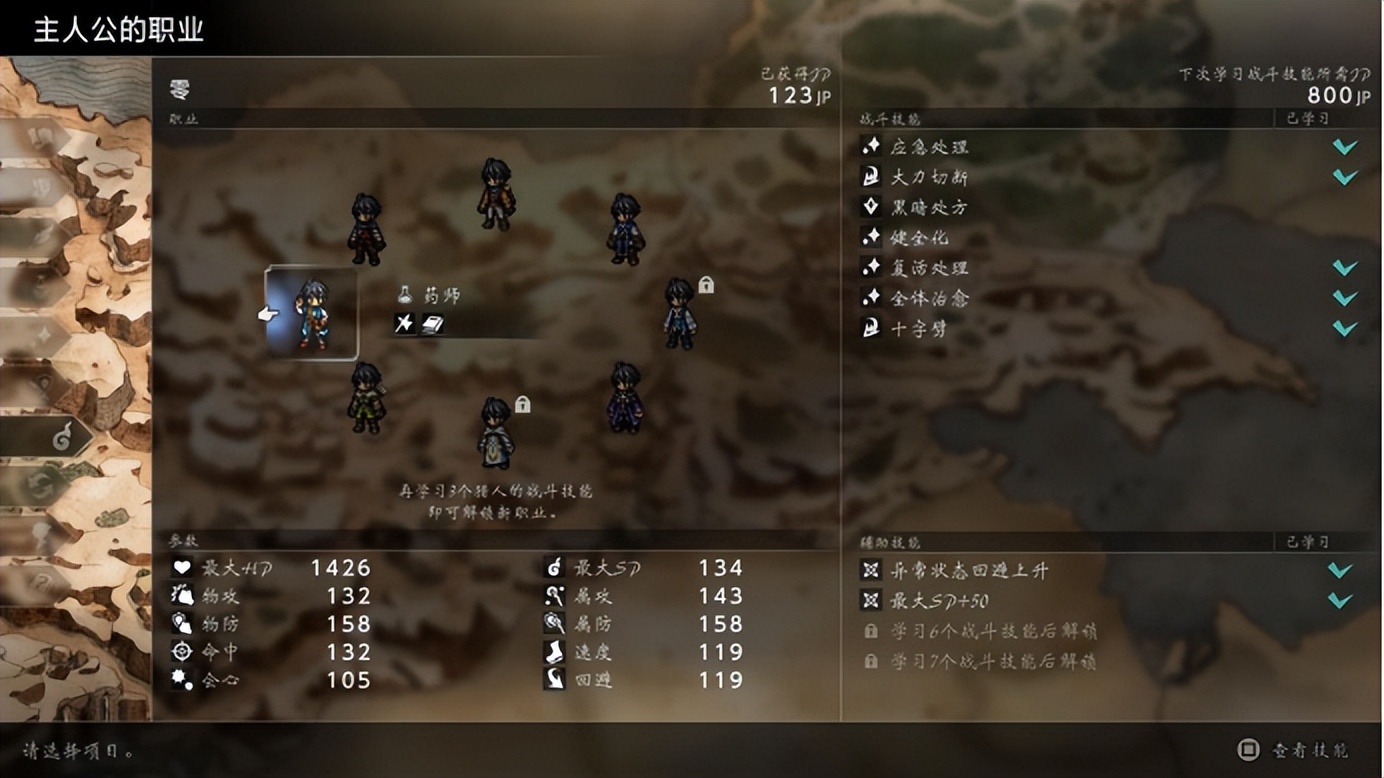
Task: Choose the 最大SP+50 support skill
Action: pyautogui.click(x=938, y=601)
